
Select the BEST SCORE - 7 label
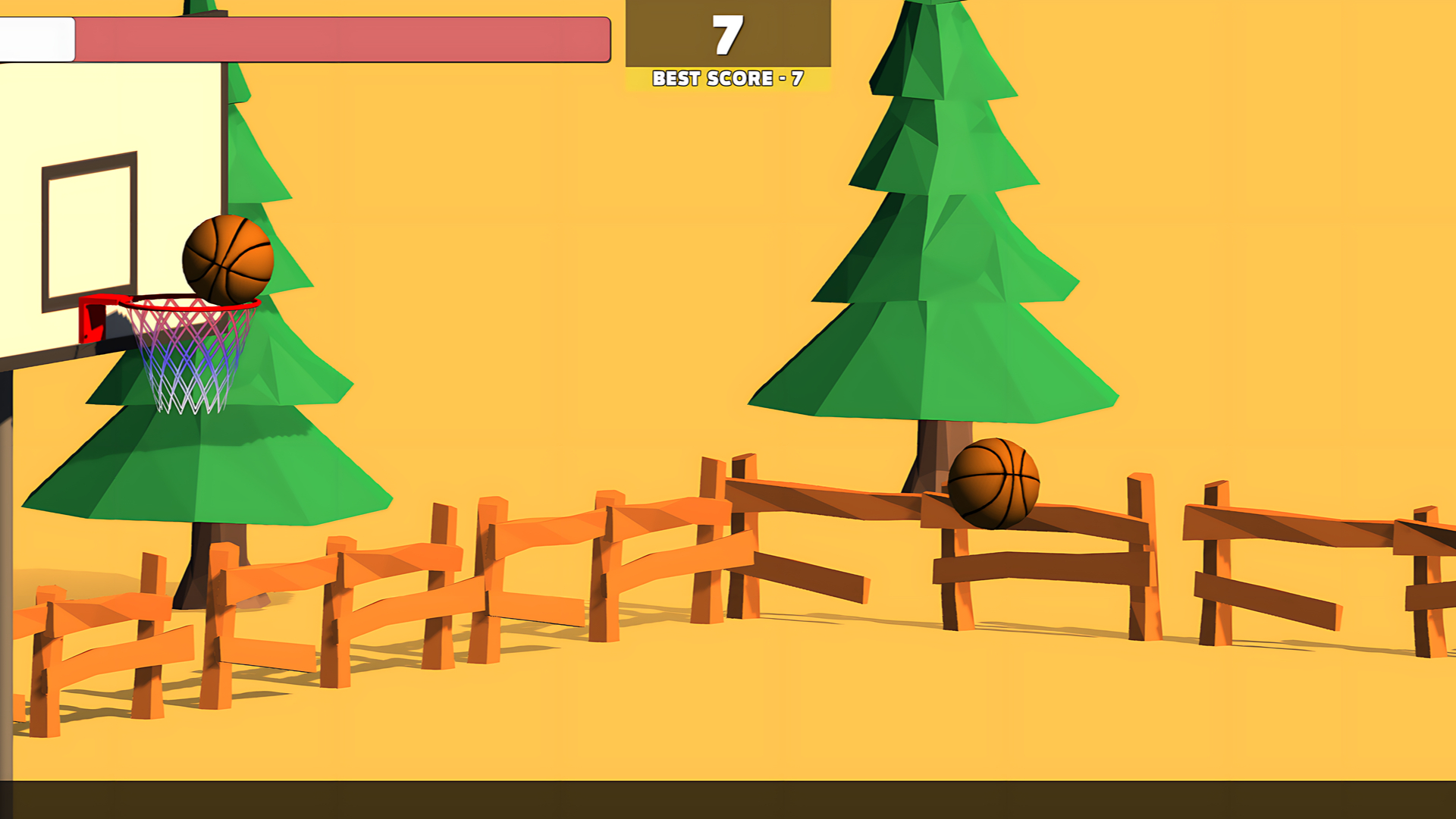(x=726, y=78)
